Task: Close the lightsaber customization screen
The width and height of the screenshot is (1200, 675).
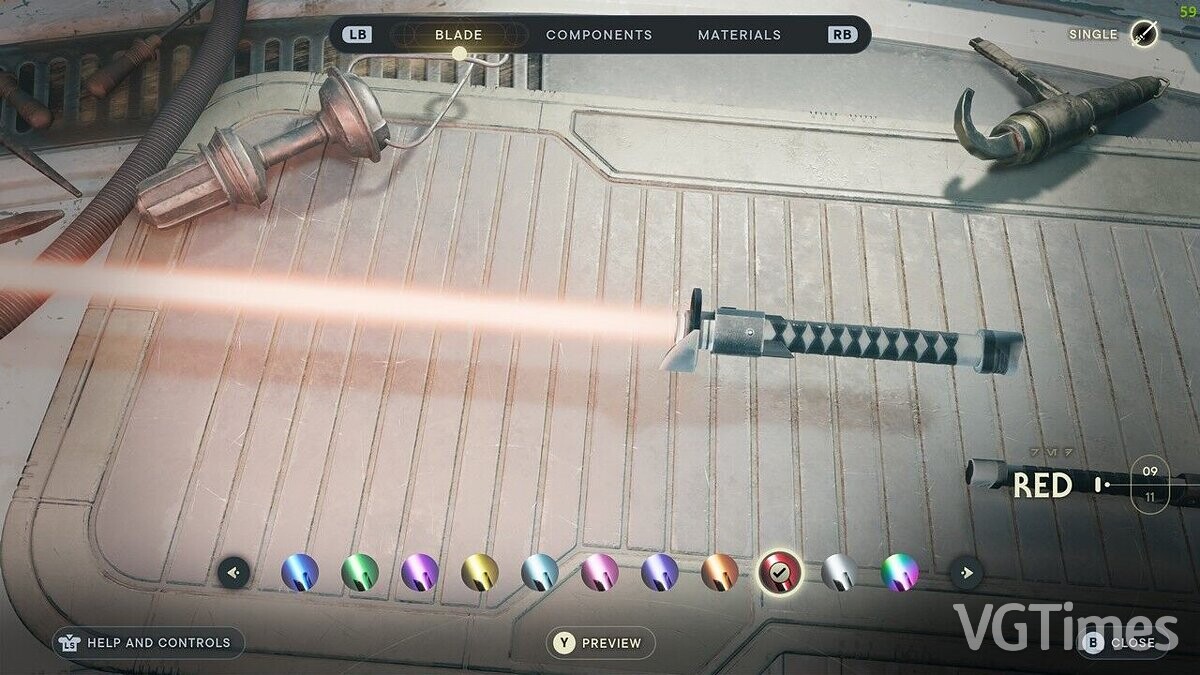Action: pyautogui.click(x=1121, y=643)
